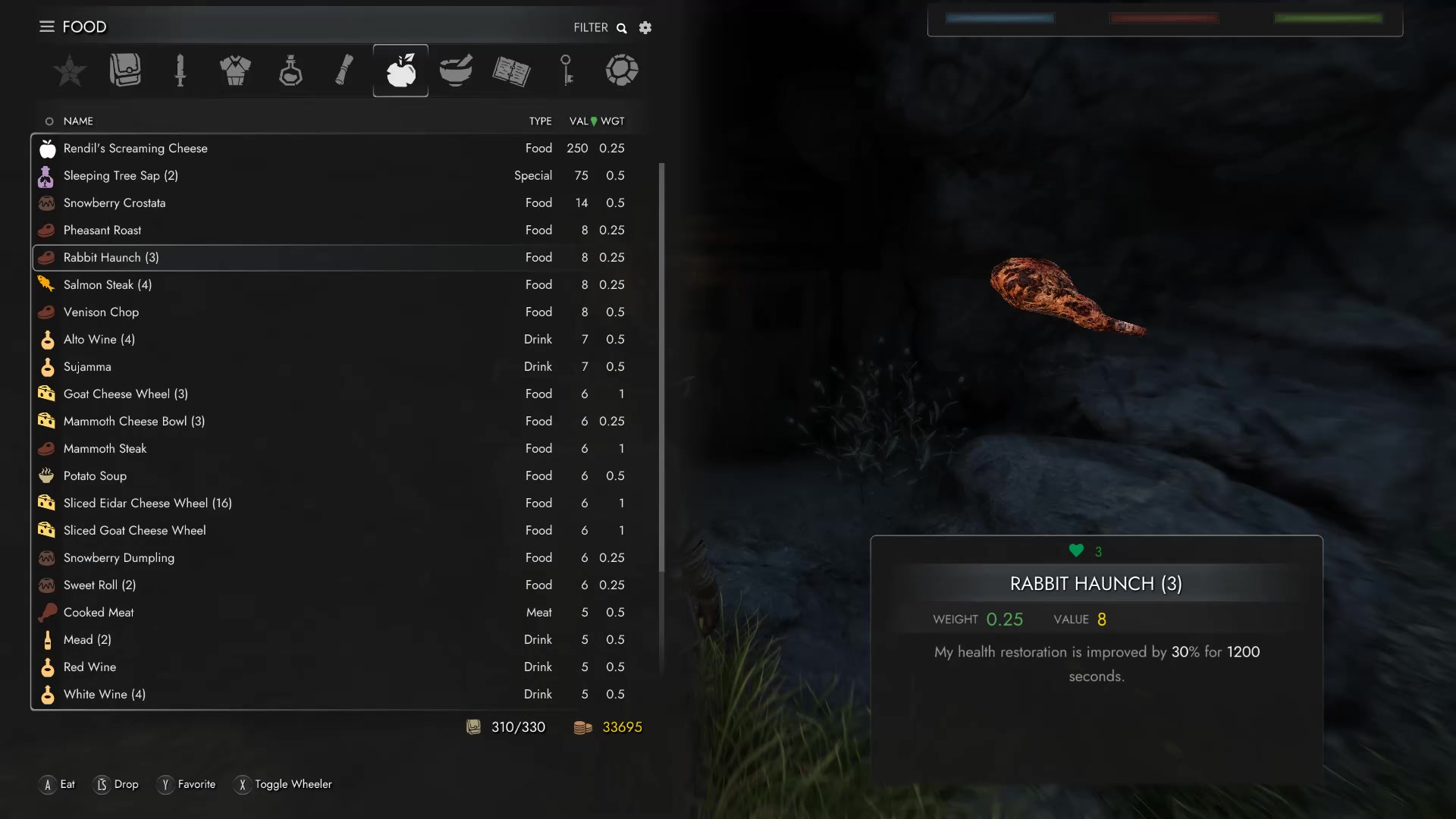Pick Alto Wine in the list
This screenshot has height=819, width=1456.
click(x=99, y=340)
